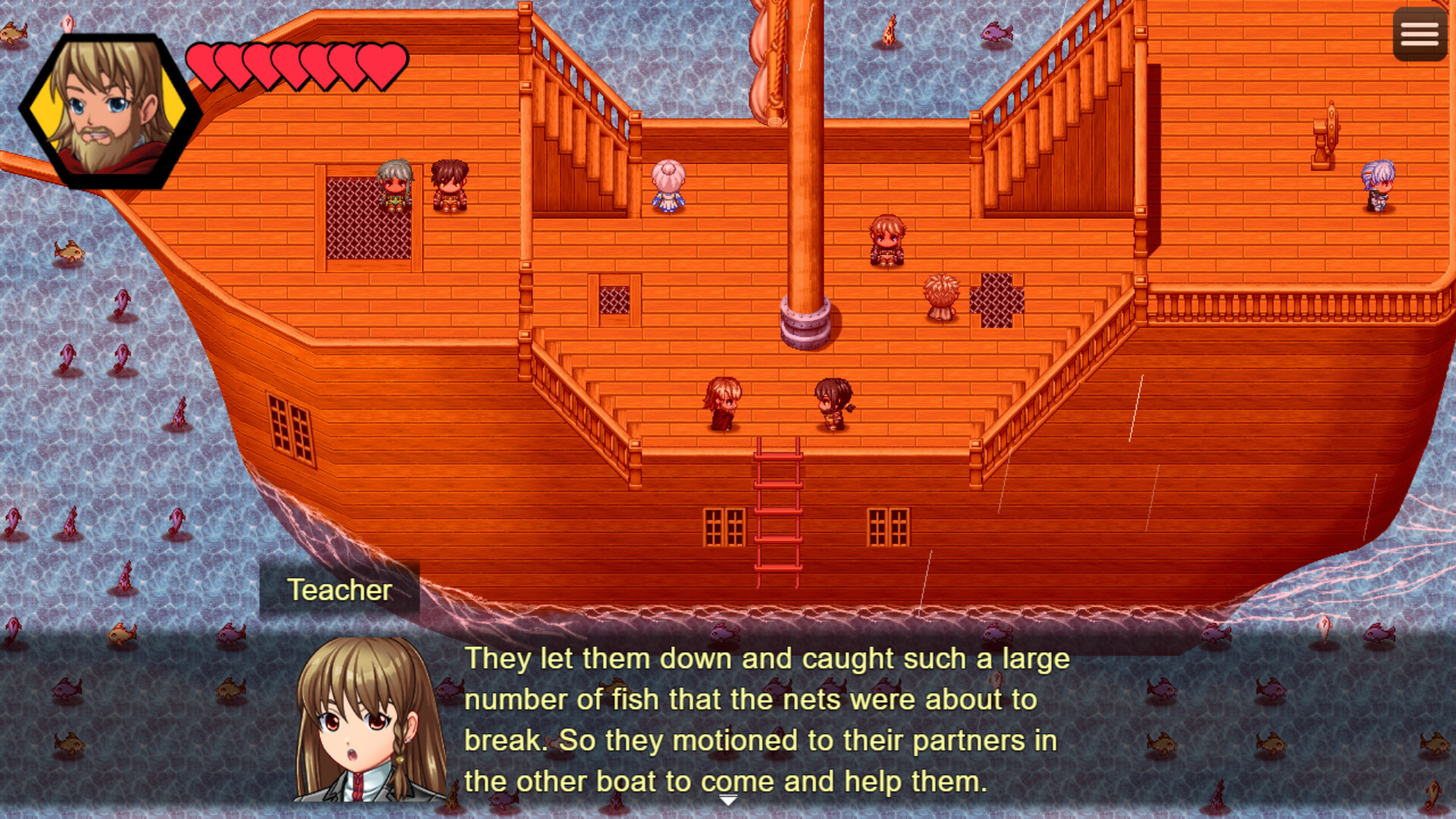
Task: Toggle the hamburger menu in the top-right corner
Action: coord(1419,33)
